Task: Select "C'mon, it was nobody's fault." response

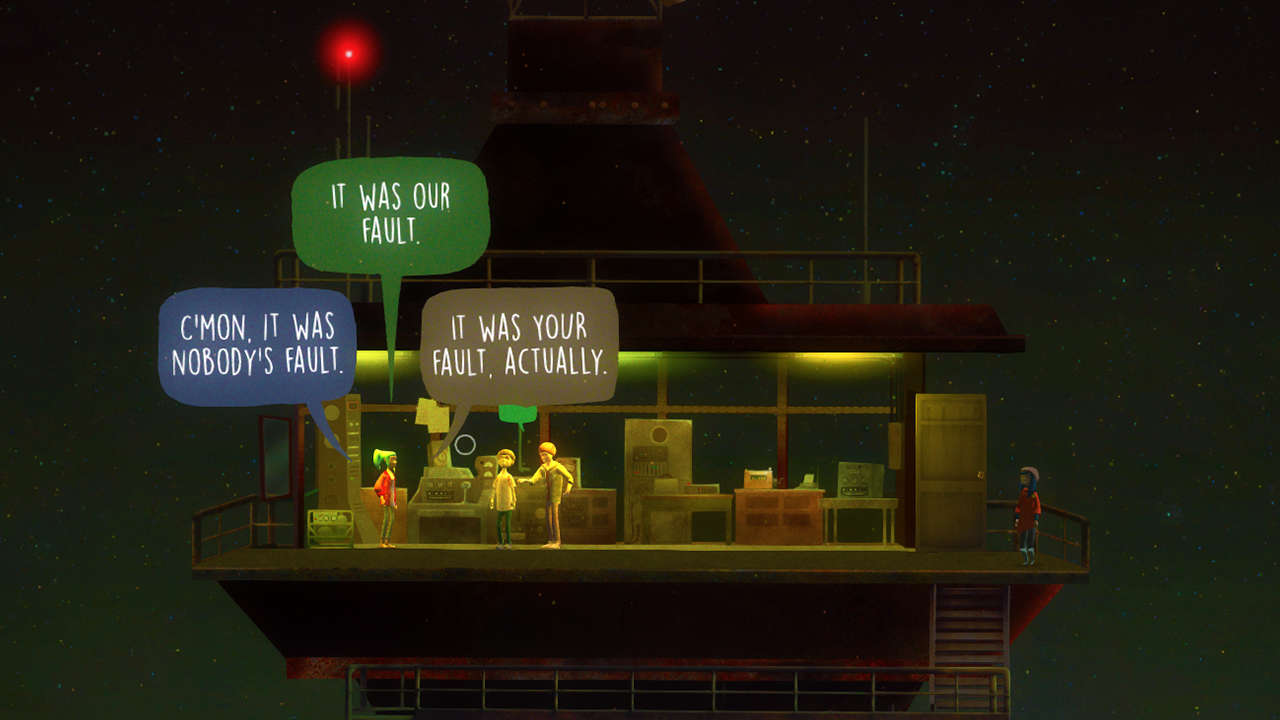Action: [x=257, y=345]
